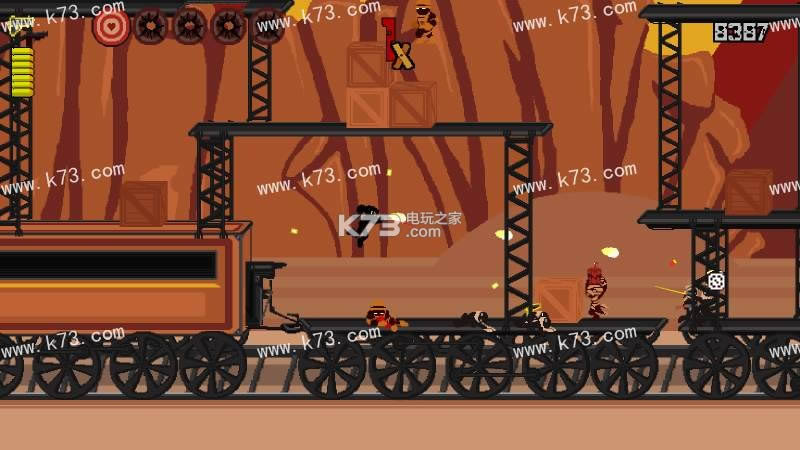Image resolution: width=800 pixels, height=450 pixels.
Task: Click the red heart target life icon
Action: click(111, 26)
